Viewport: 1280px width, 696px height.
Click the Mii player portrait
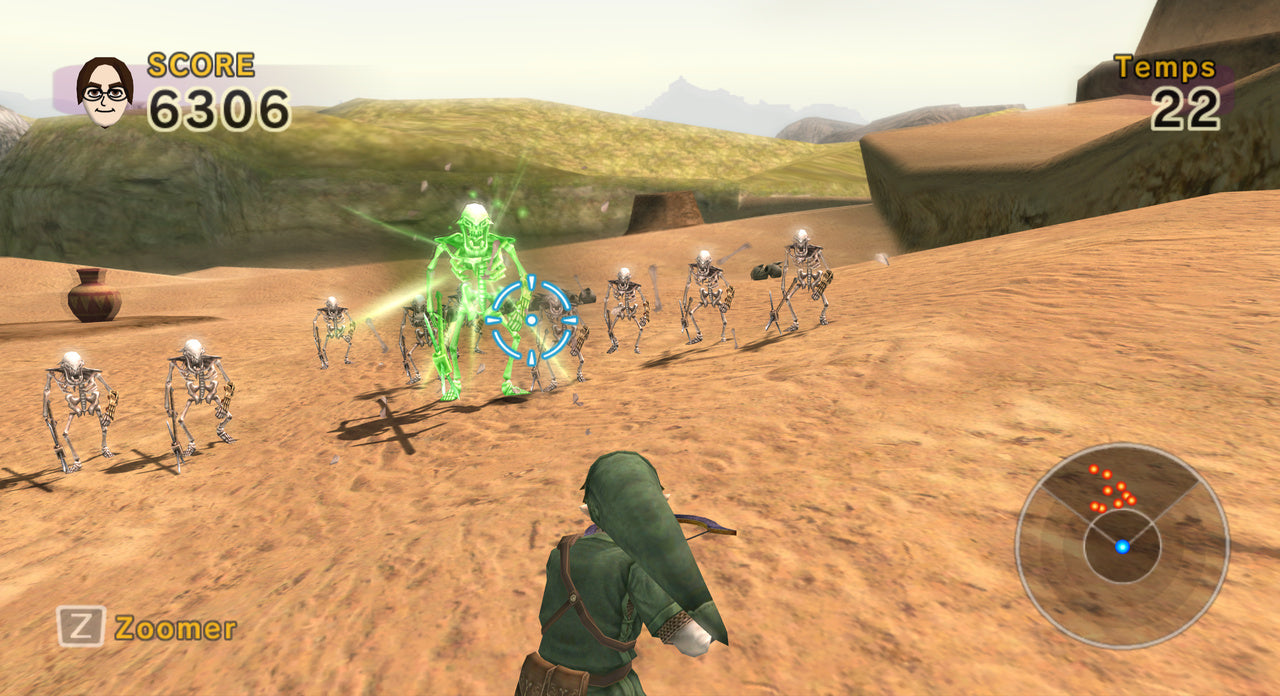[104, 91]
